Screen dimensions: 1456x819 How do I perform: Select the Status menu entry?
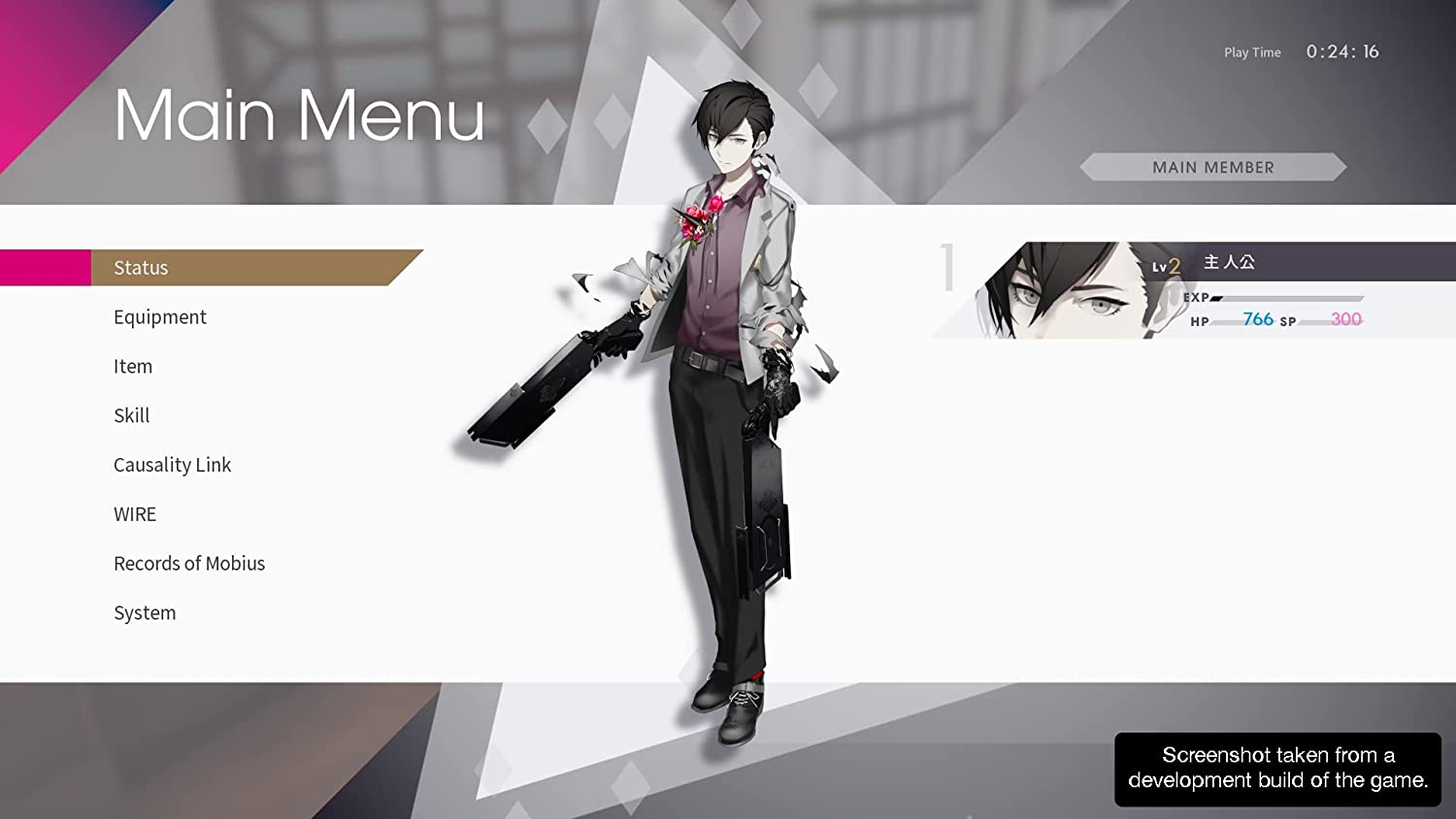point(141,268)
